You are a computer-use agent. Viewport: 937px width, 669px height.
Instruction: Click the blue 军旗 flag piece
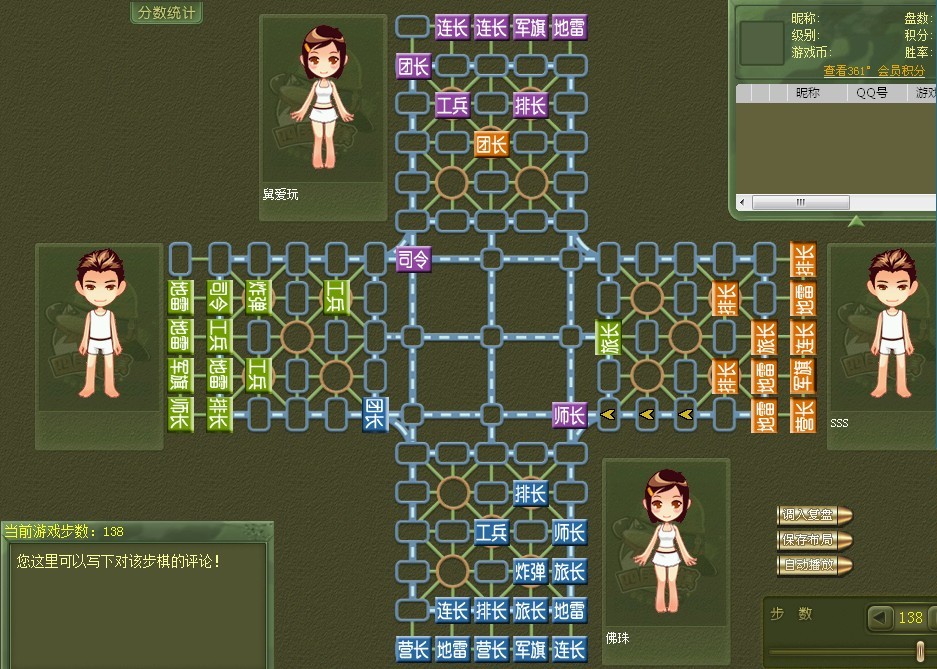(530, 649)
